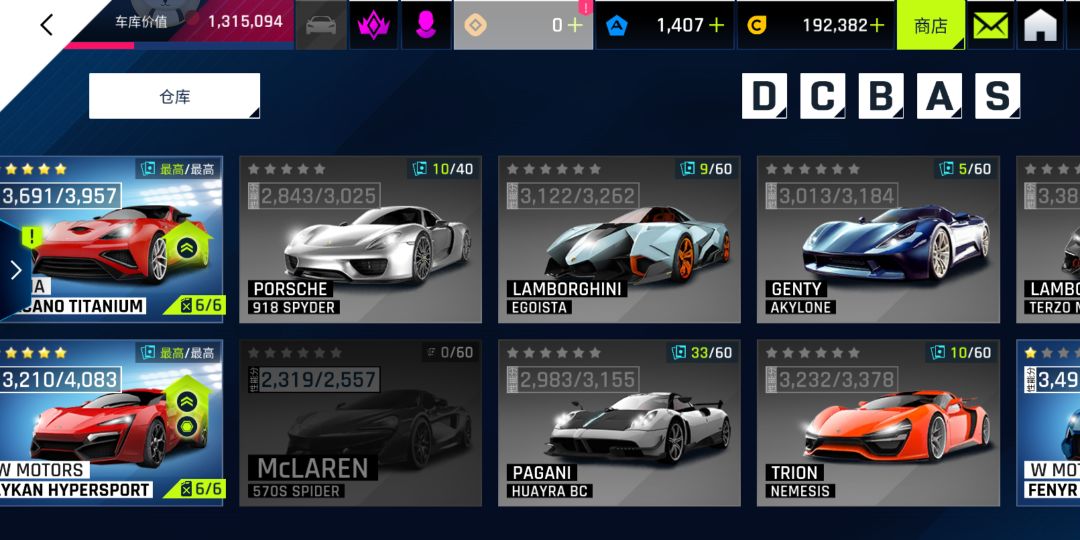This screenshot has width=1080, height=540.
Task: Pick the Pagani Huayra BC card
Action: click(619, 423)
